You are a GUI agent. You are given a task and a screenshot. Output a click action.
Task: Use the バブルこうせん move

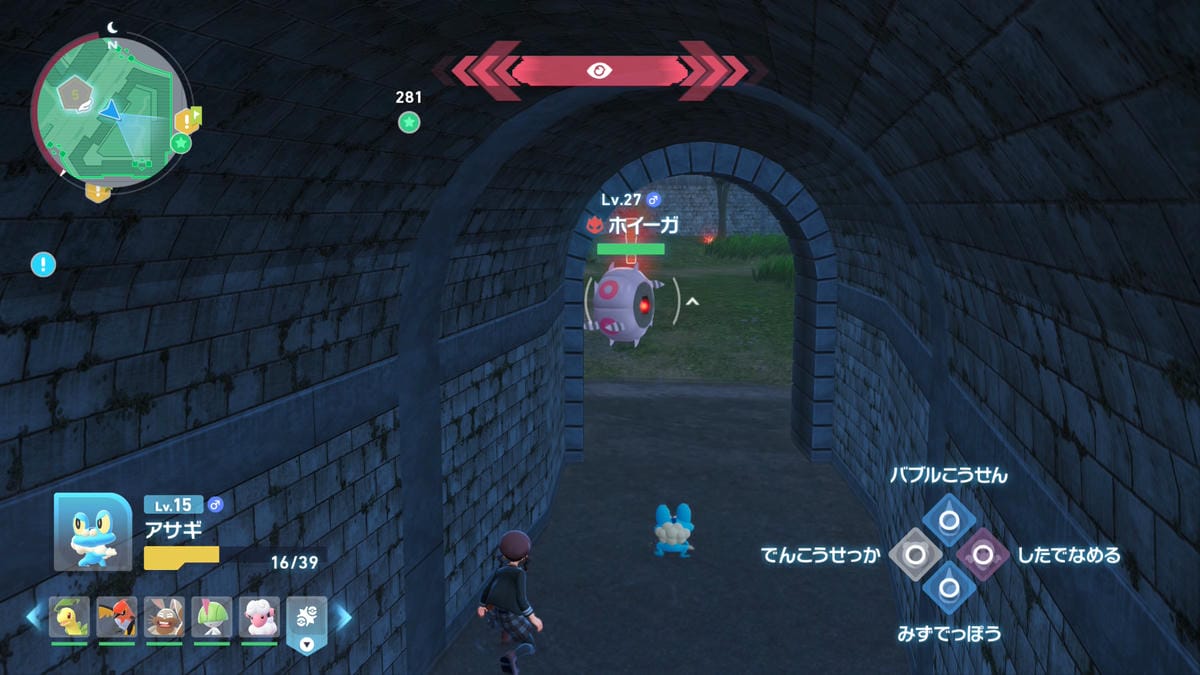point(948,519)
